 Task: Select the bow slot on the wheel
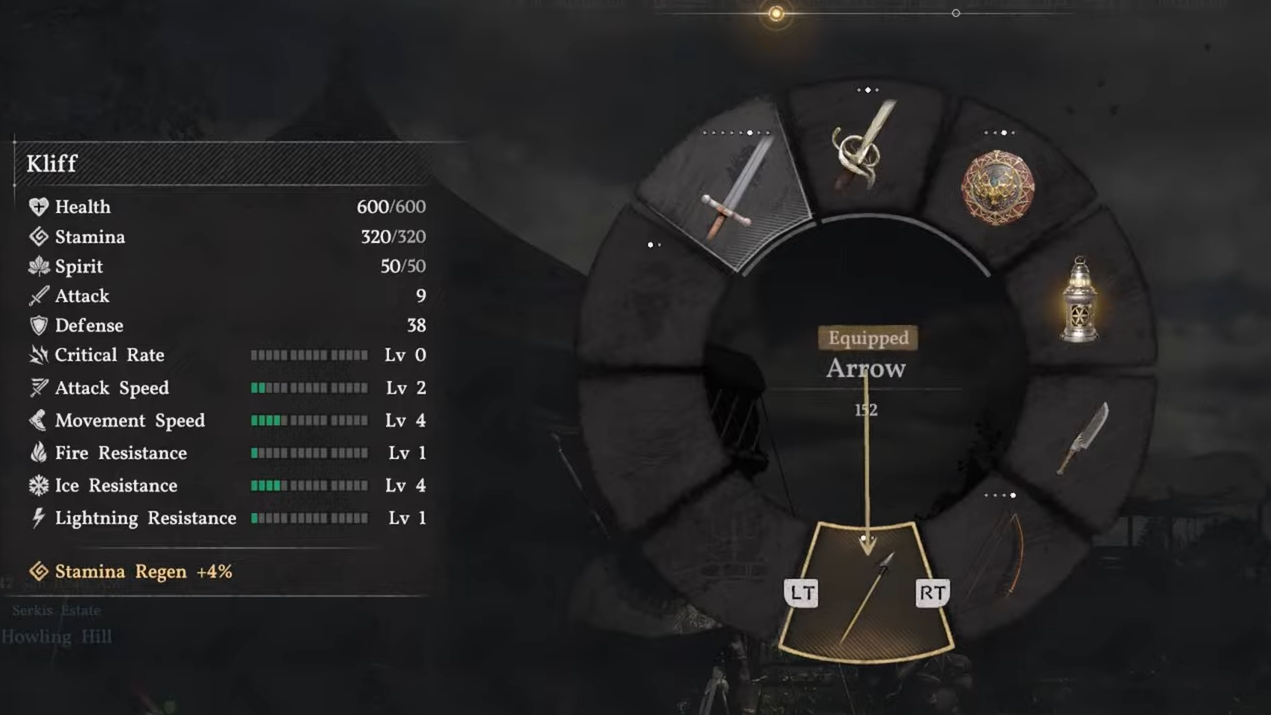1003,555
